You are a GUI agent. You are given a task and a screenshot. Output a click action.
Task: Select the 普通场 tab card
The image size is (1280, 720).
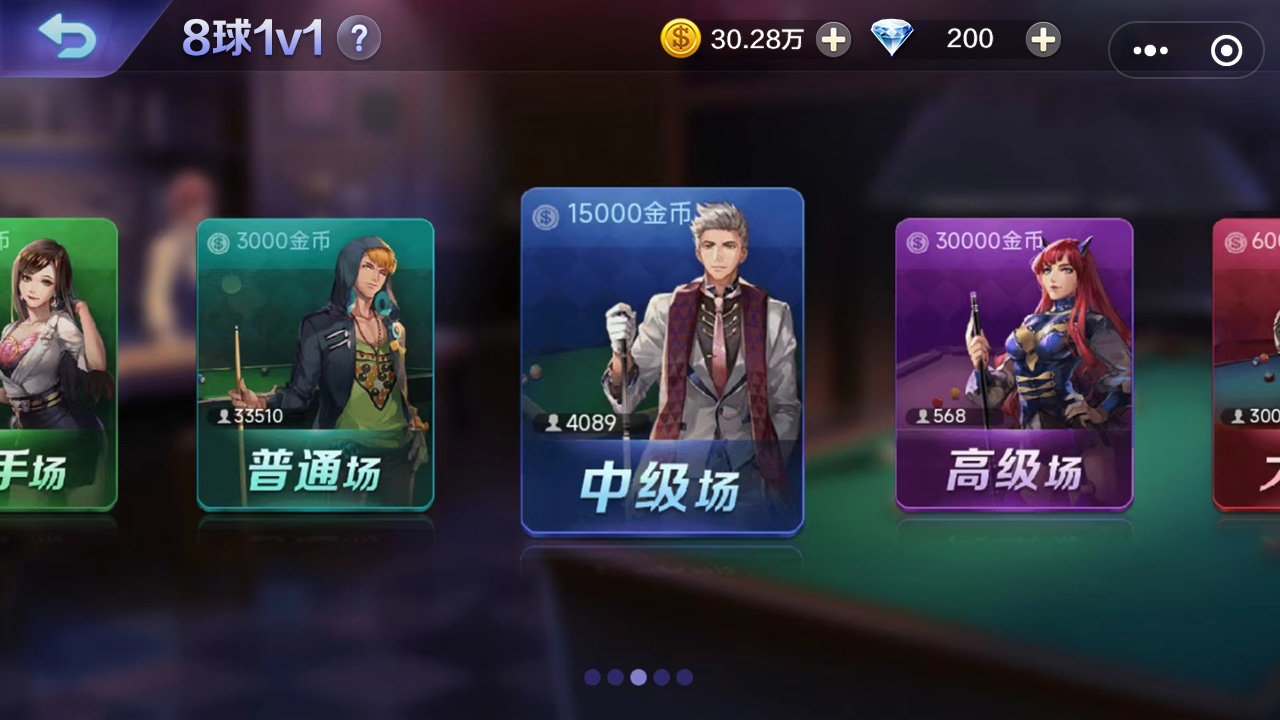tap(314, 365)
